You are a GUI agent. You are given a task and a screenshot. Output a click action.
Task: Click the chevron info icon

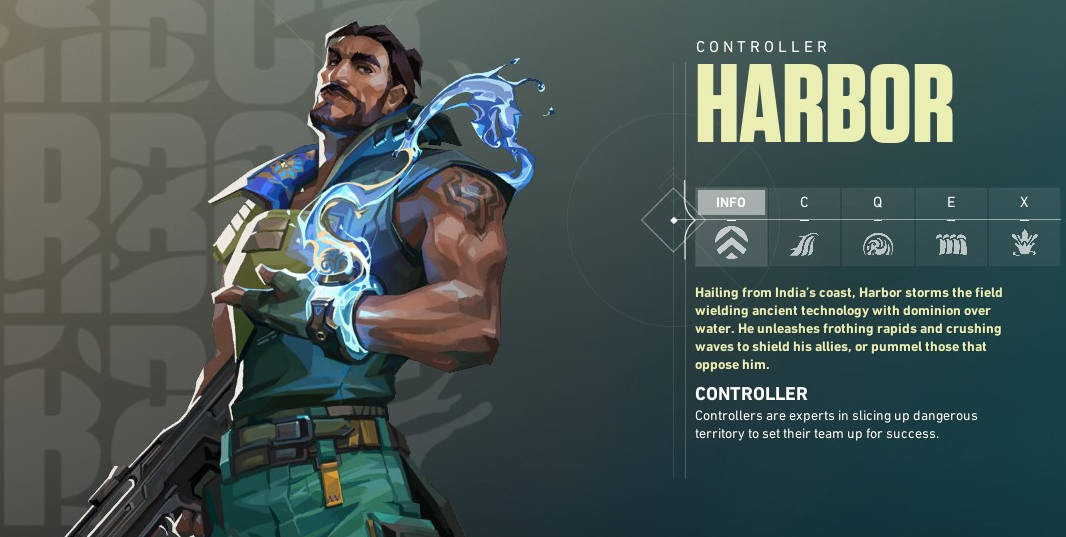tap(731, 243)
